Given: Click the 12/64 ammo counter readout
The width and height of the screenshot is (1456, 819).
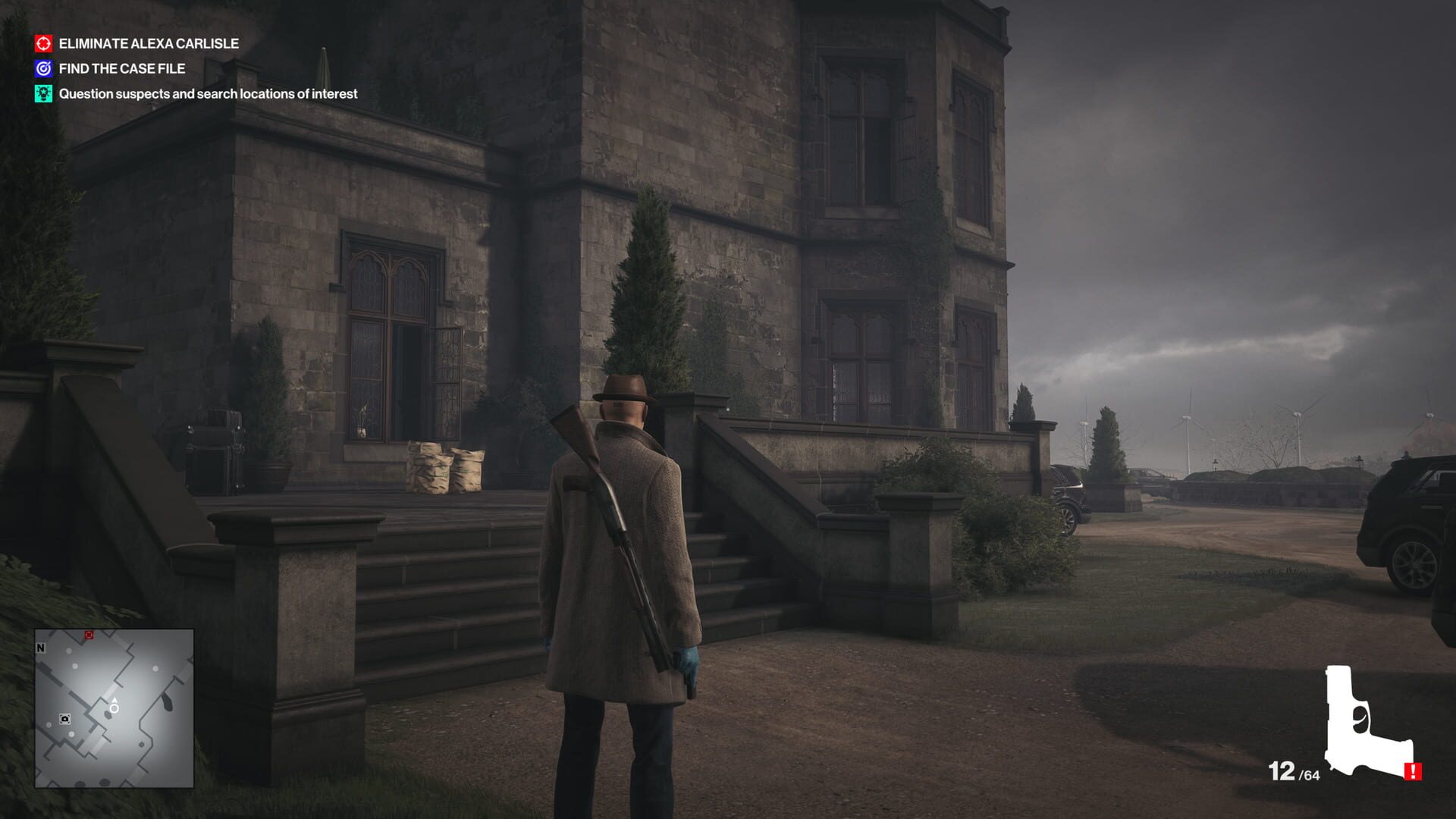Looking at the screenshot, I should coord(1295,772).
